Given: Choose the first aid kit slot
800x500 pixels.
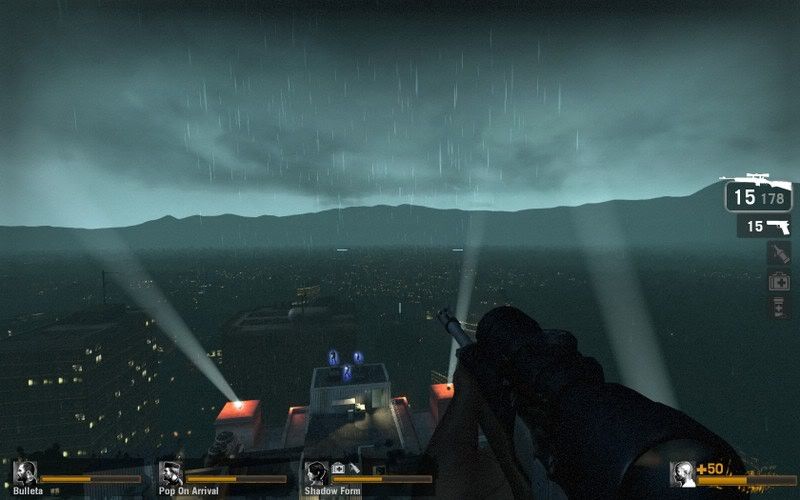Looking at the screenshot, I should coord(779,282).
